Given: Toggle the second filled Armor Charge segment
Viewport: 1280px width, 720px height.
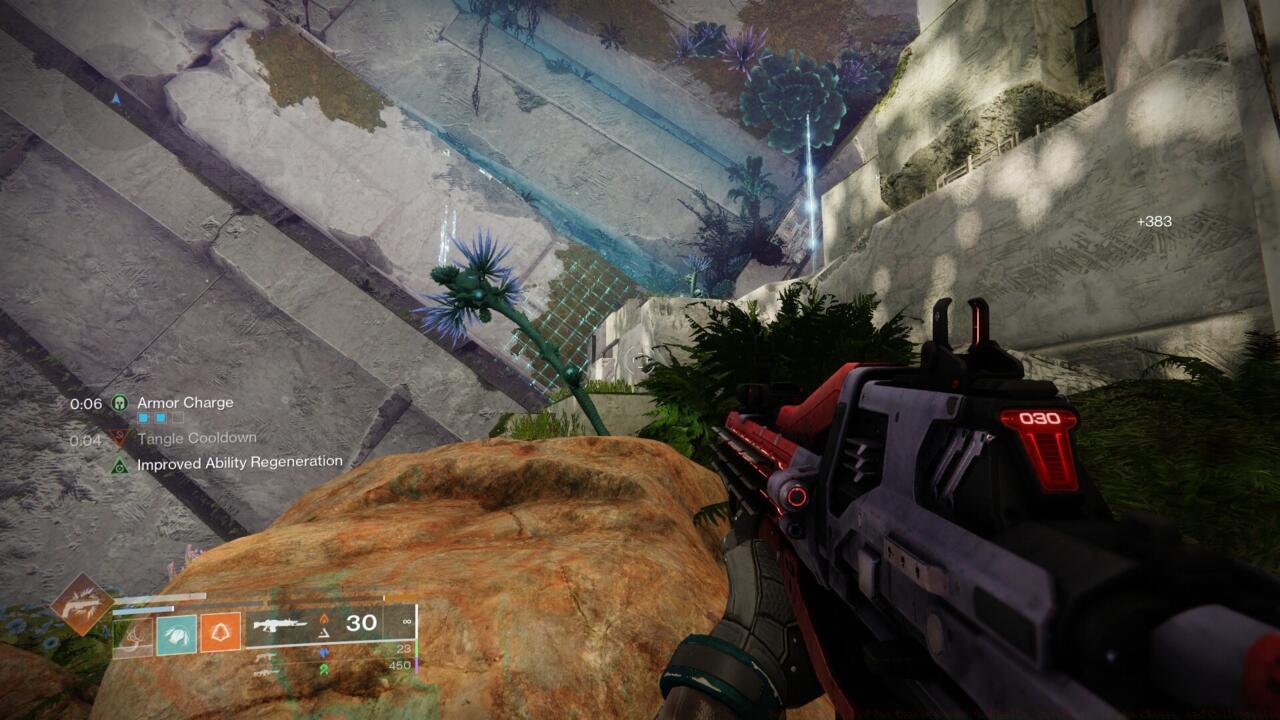Looking at the screenshot, I should coord(162,418).
